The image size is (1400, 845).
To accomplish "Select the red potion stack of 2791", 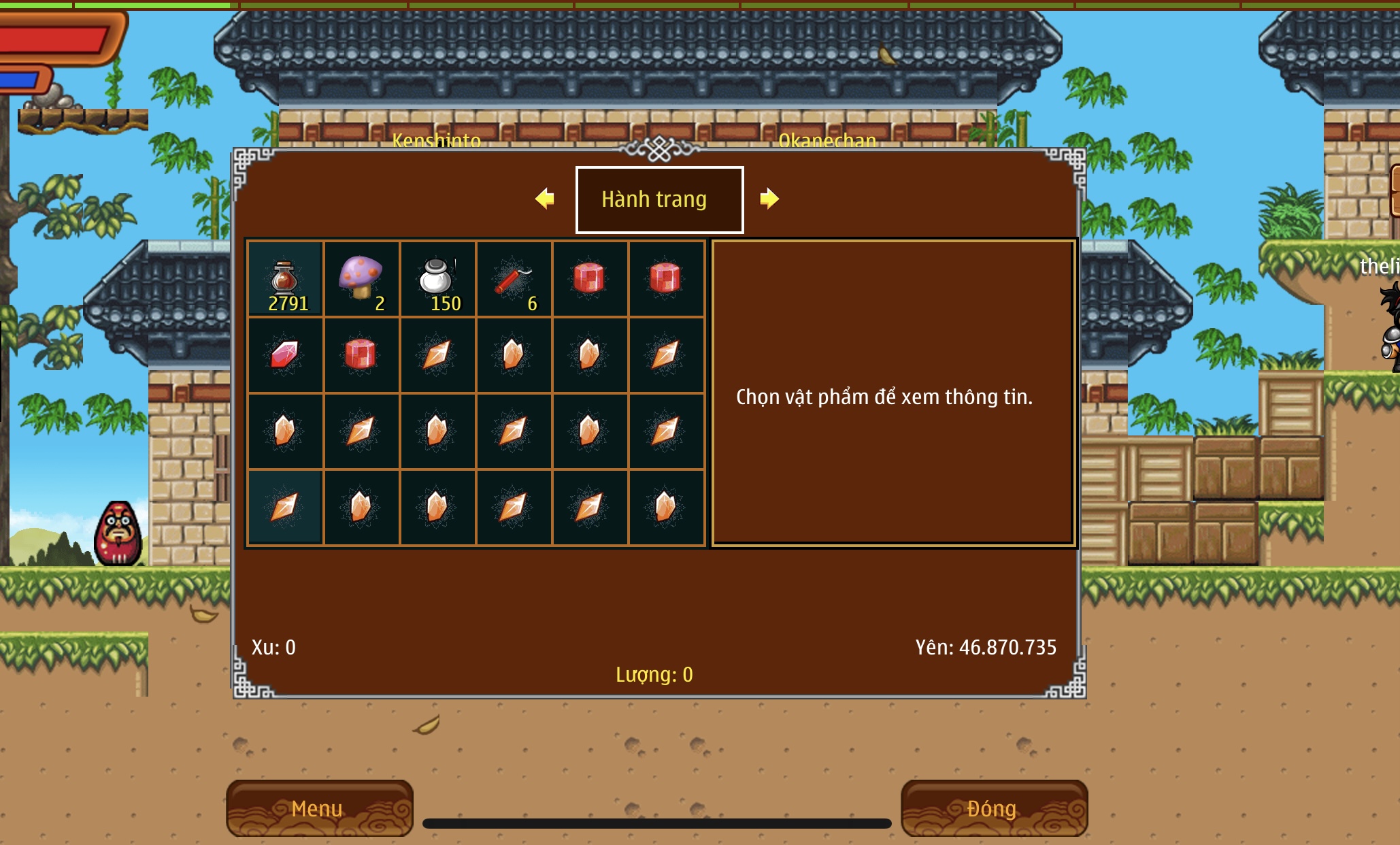I will 285,279.
